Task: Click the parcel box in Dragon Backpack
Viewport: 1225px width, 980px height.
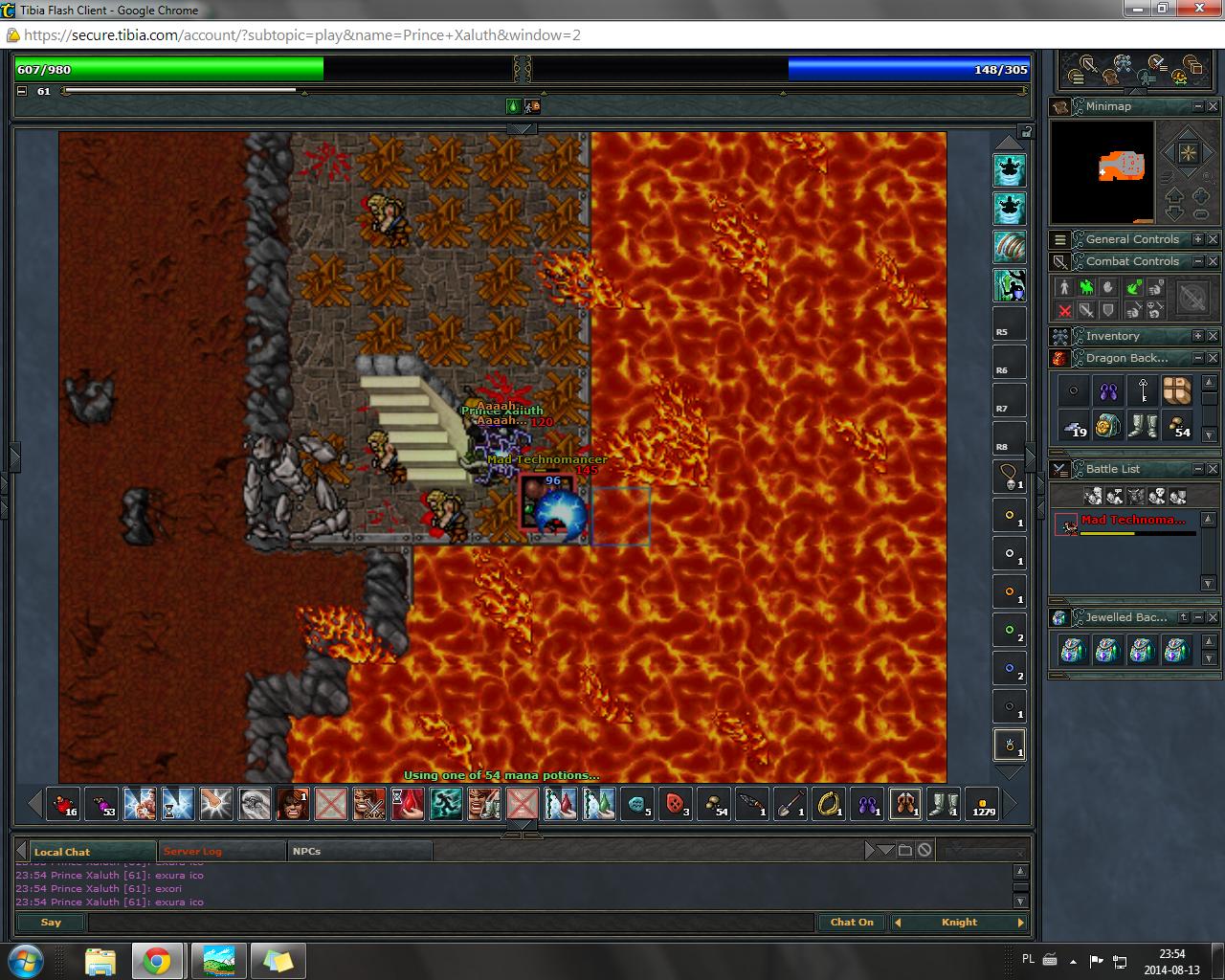Action: (1177, 390)
